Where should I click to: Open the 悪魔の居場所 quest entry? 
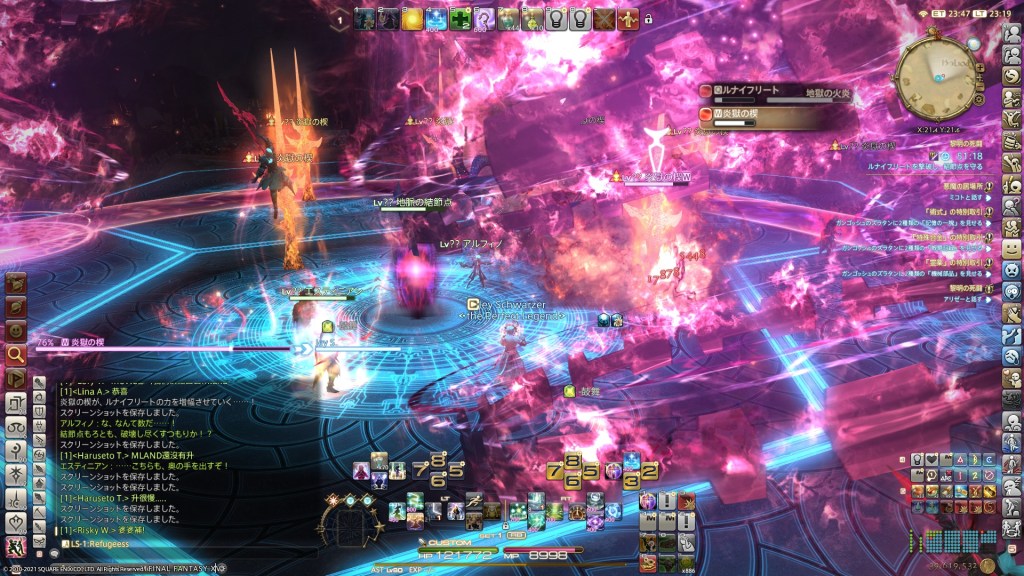[x=965, y=185]
